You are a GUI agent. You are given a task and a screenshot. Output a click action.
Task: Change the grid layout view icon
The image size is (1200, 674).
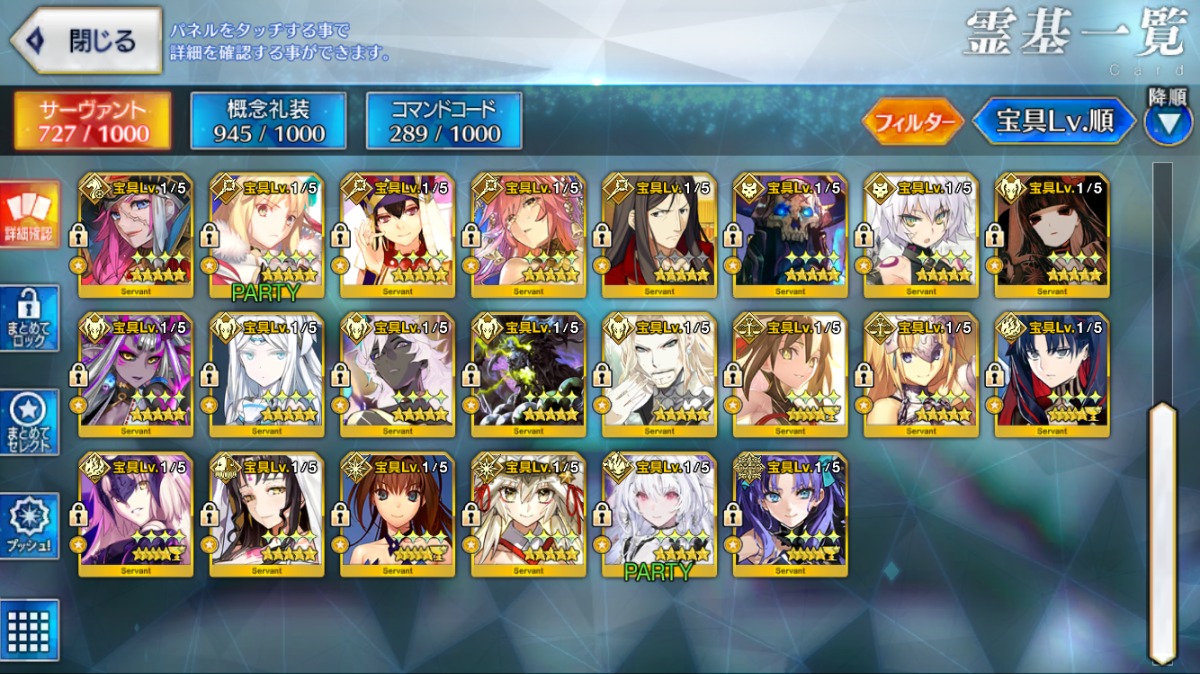(29, 630)
